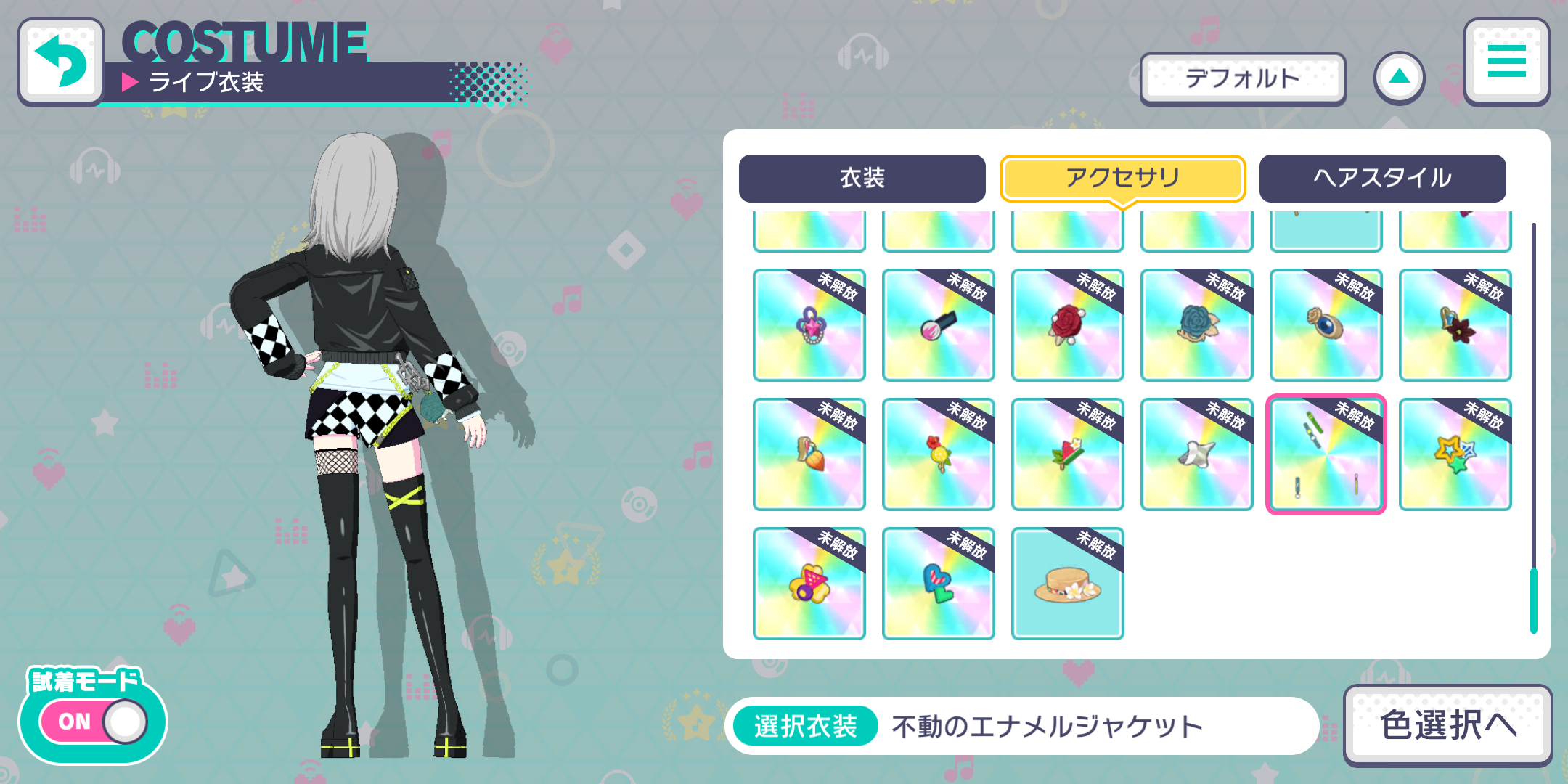1568x784 pixels.
Task: Select the glow sticks accessory (highlighted pink)
Action: pyautogui.click(x=1326, y=454)
